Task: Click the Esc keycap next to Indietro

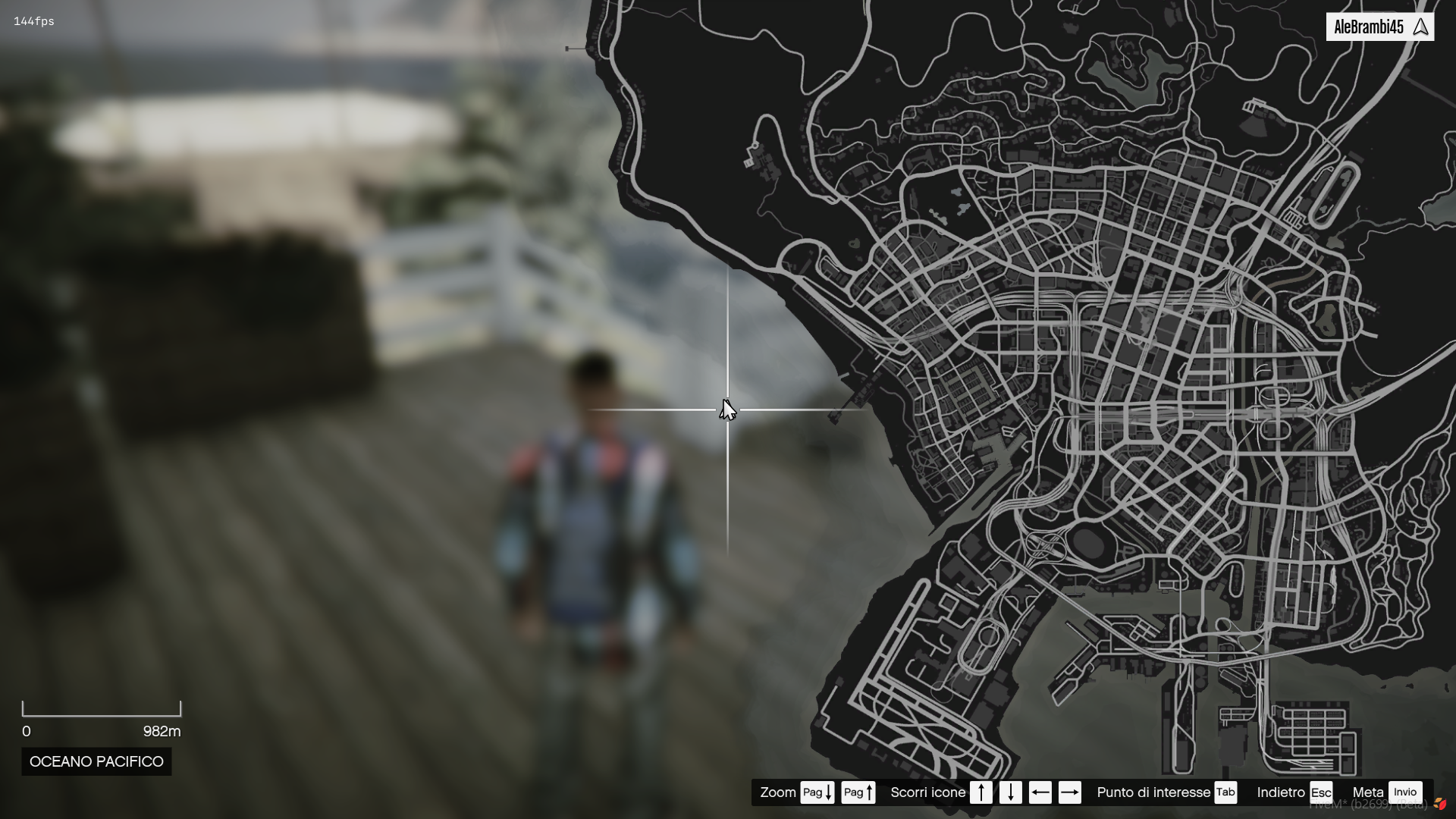Action: (1321, 792)
